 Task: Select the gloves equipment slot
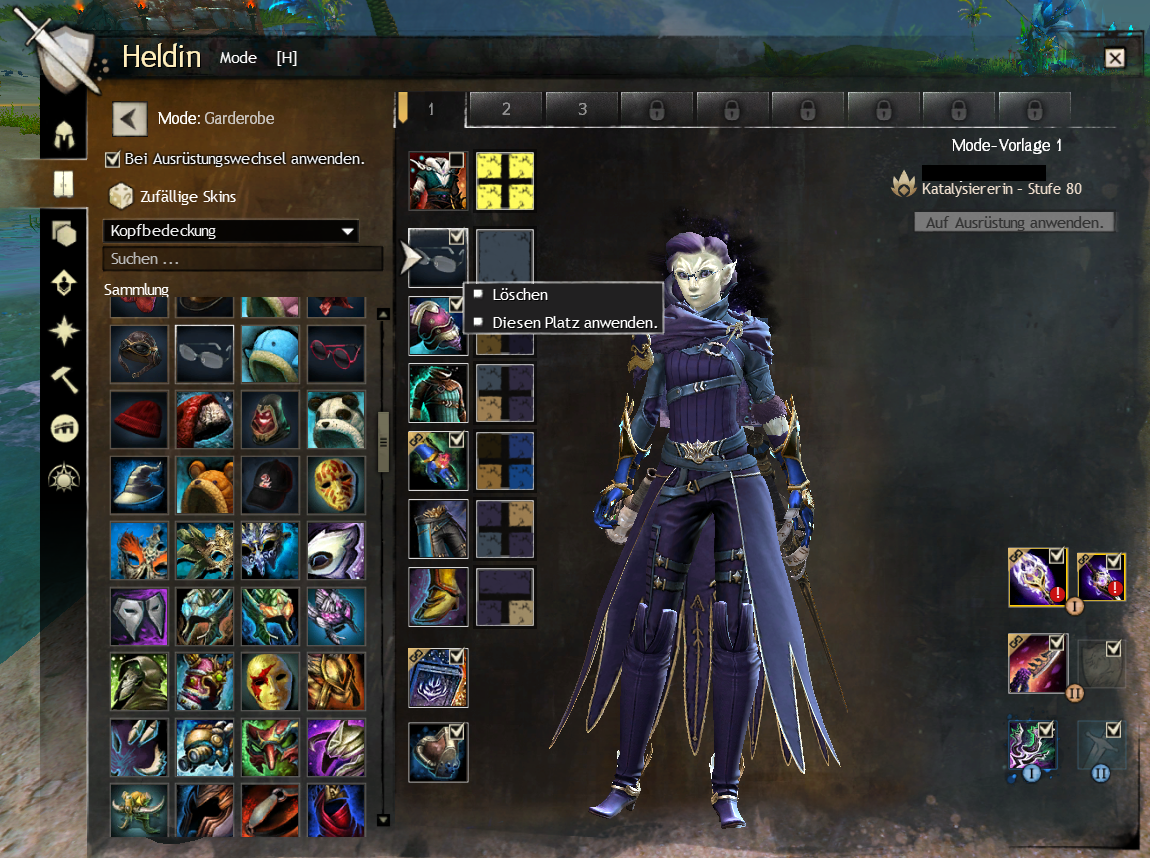click(438, 461)
